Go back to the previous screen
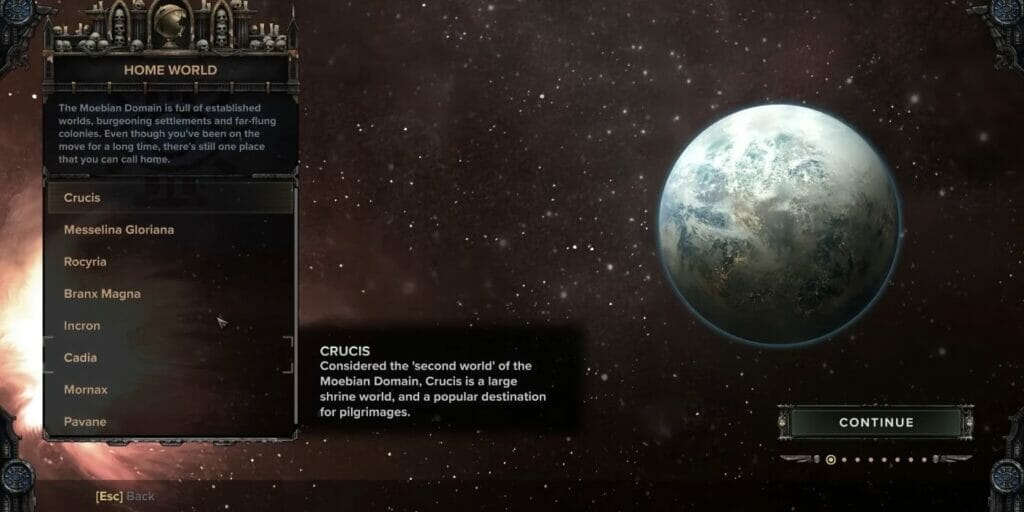The width and height of the screenshot is (1024, 512). tap(125, 496)
